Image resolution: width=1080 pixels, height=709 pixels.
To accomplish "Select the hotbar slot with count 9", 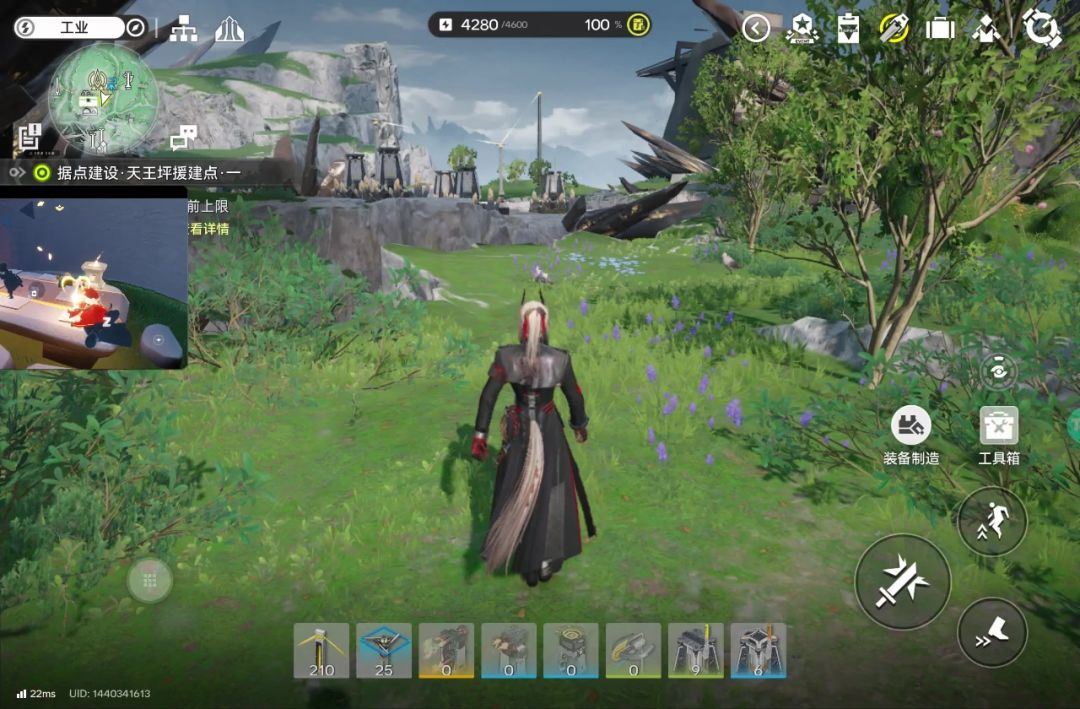I will (x=696, y=650).
